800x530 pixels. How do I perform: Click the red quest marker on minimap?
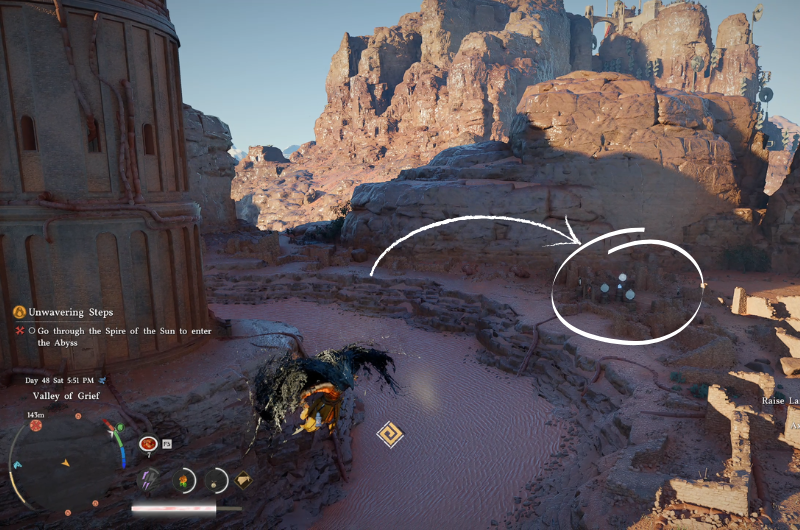tap(36, 425)
